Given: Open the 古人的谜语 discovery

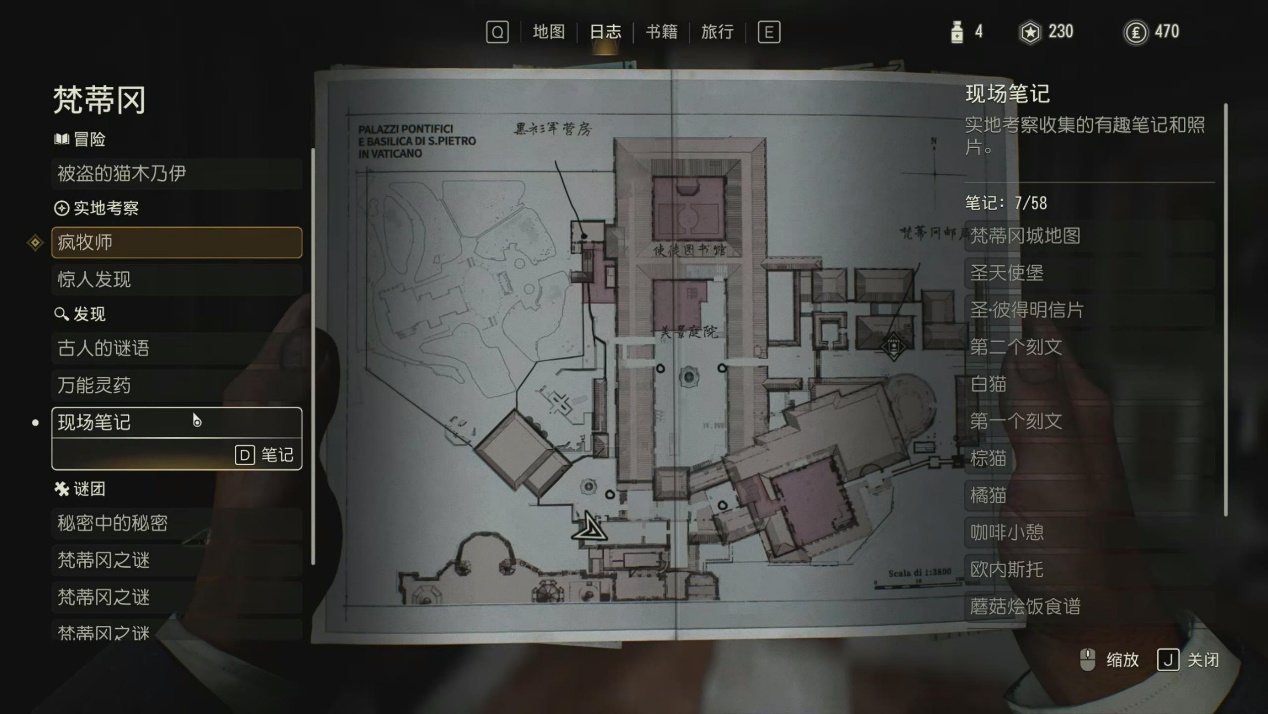Looking at the screenshot, I should (176, 349).
